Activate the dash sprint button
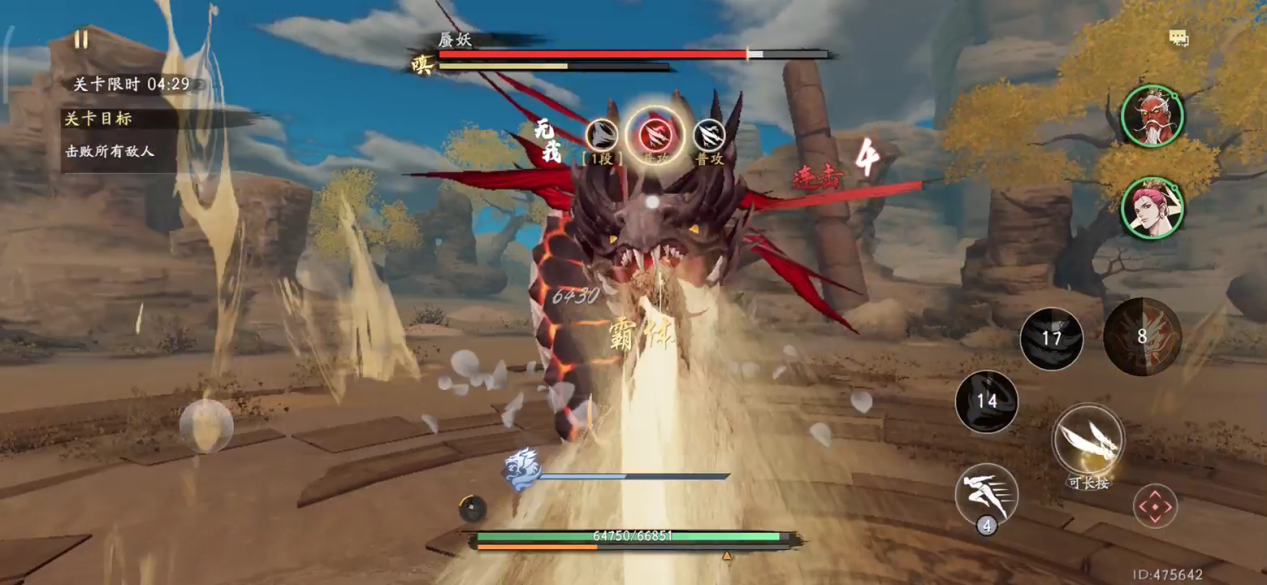This screenshot has height=585, width=1267. [x=986, y=493]
